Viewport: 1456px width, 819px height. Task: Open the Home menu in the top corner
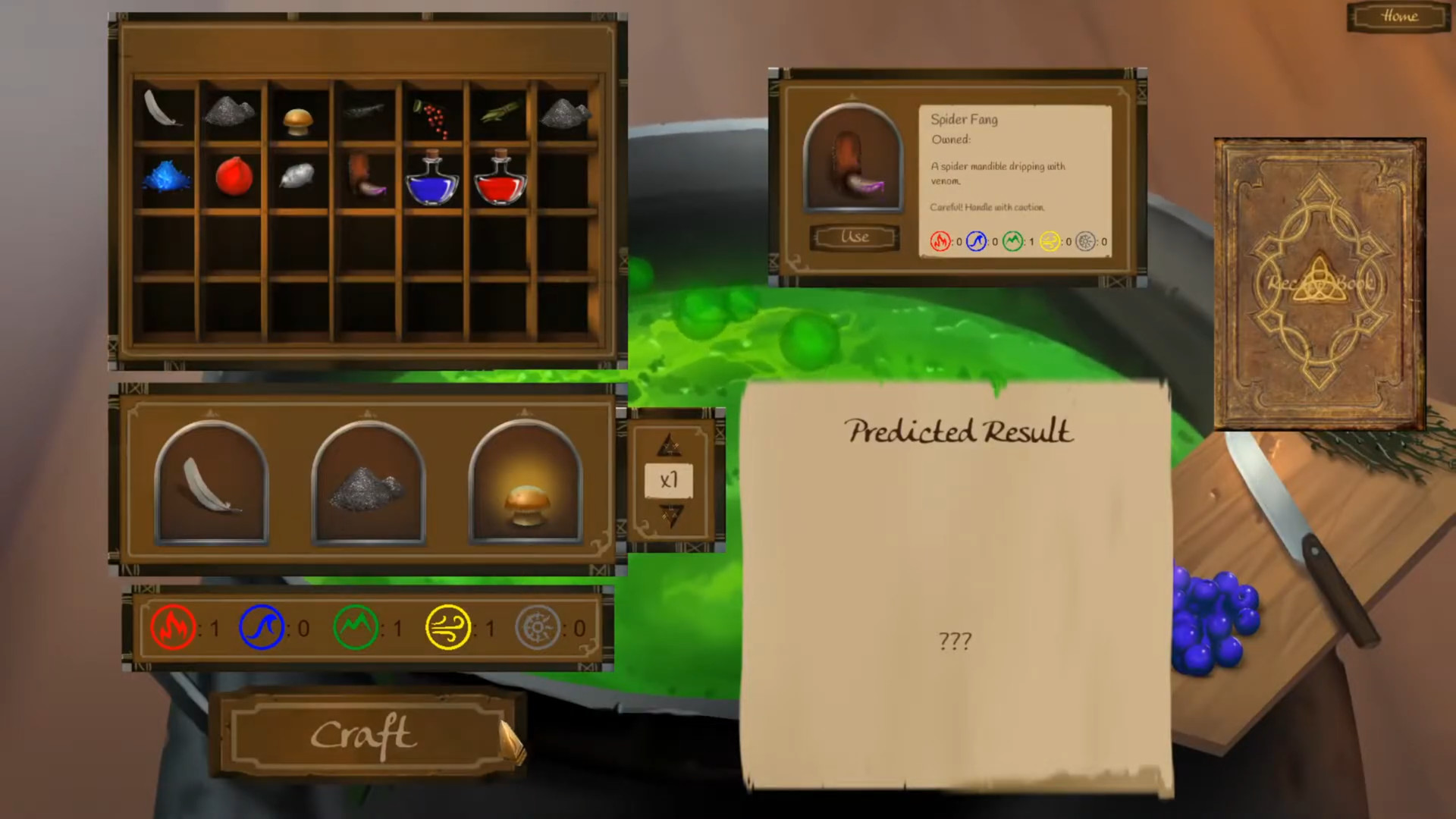1399,16
